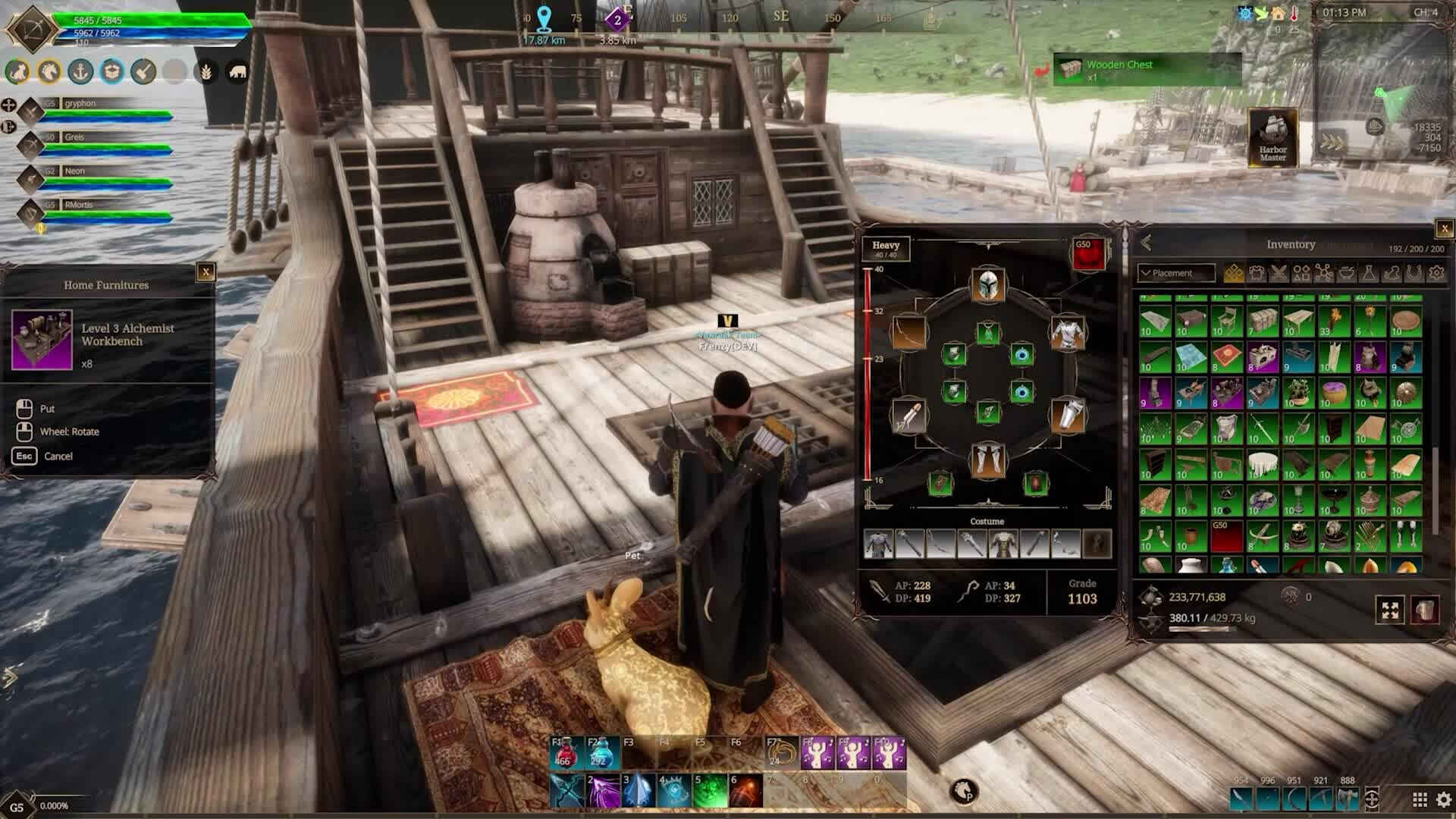Click the inventory back arrow

pos(1146,243)
